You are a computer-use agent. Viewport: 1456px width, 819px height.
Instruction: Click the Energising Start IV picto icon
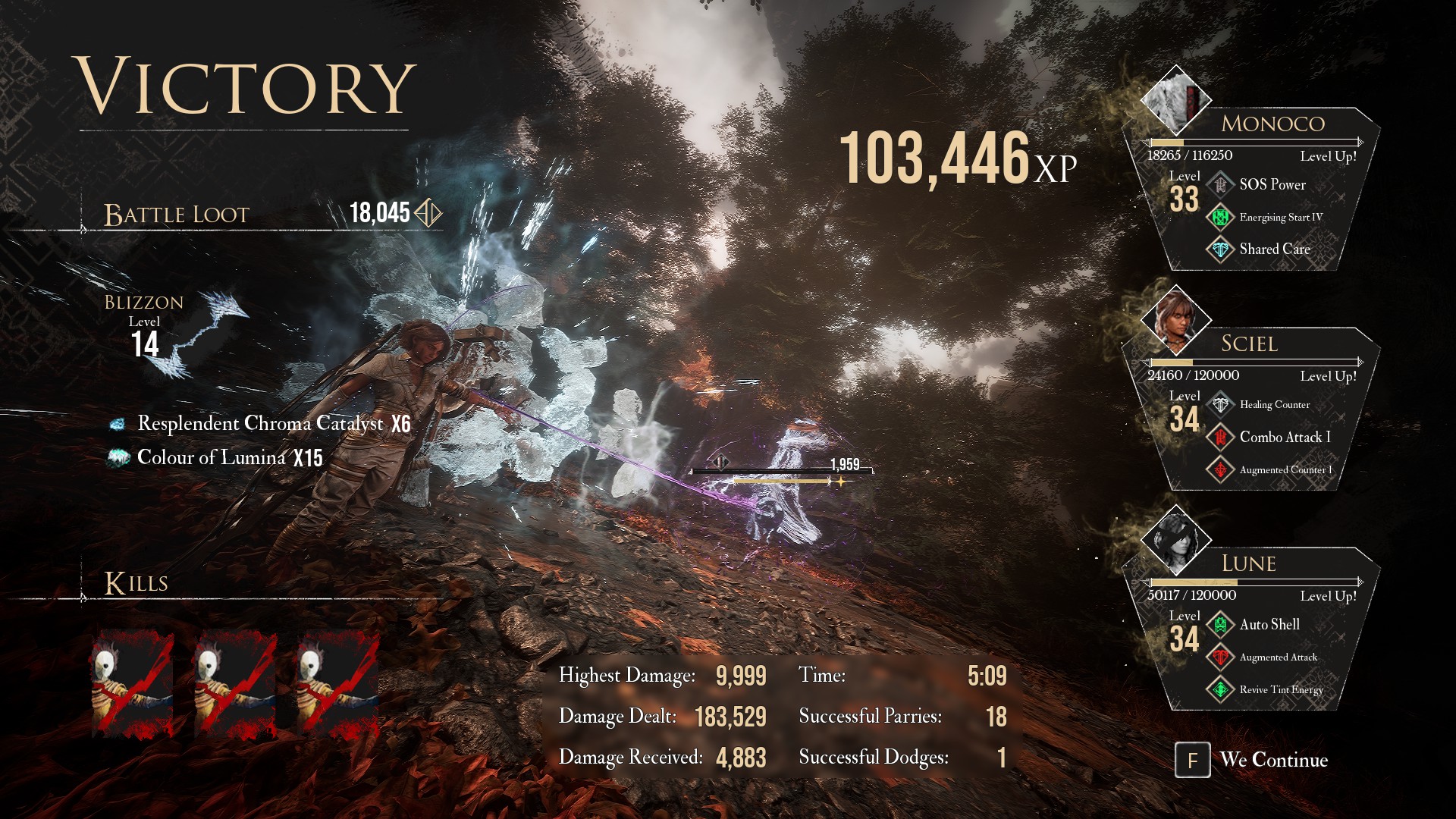[1220, 217]
